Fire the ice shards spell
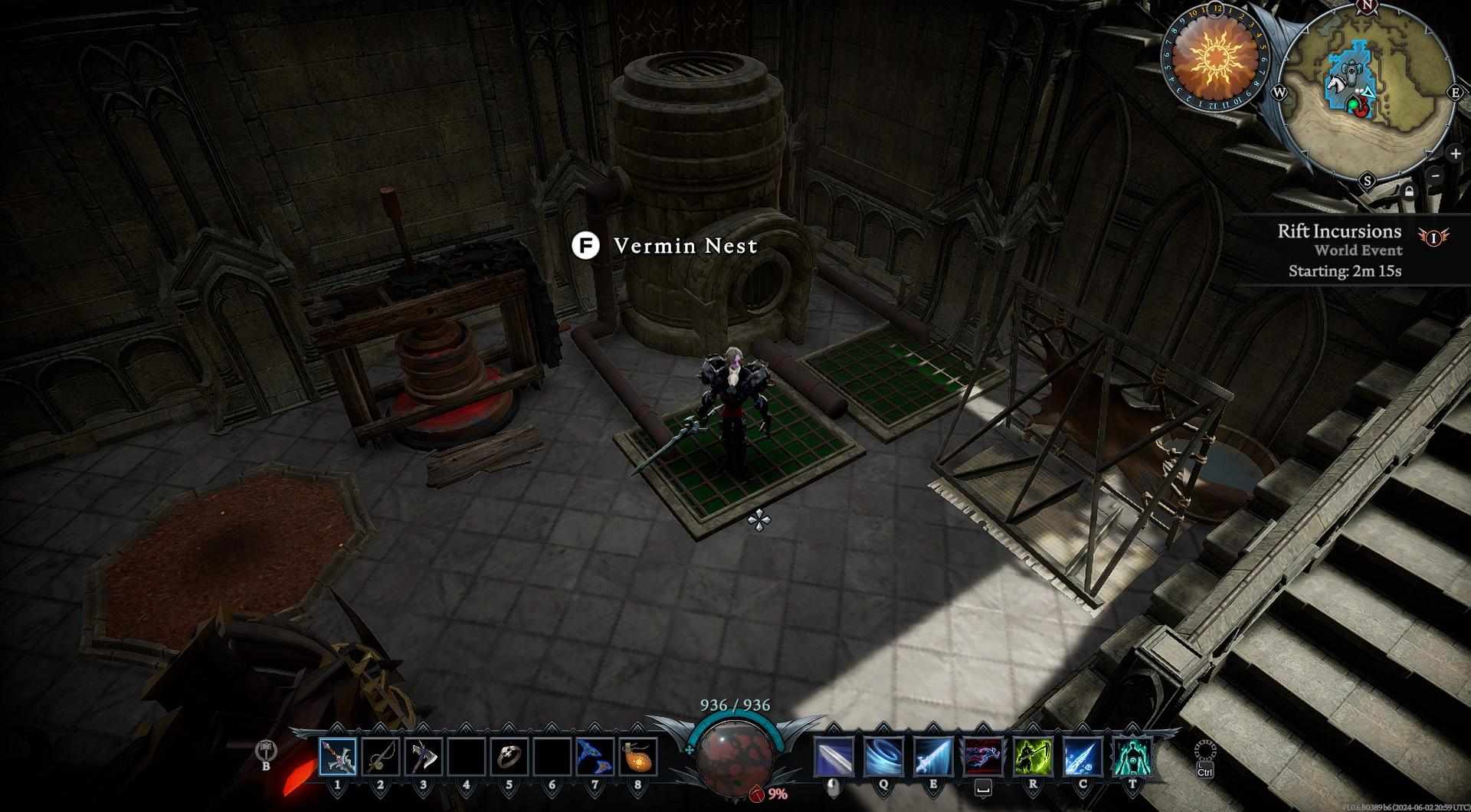 coord(1083,757)
